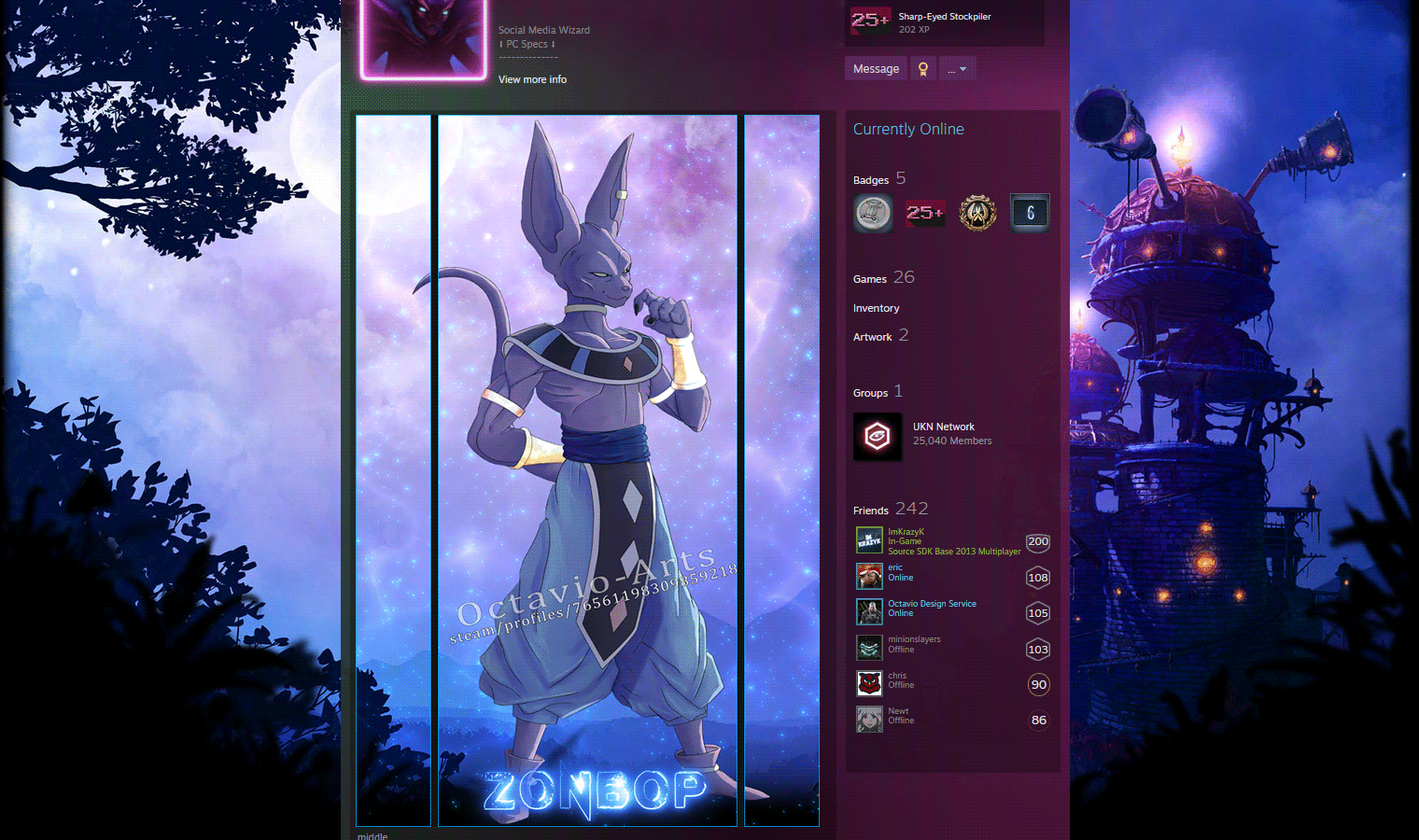The image size is (1419, 840).
Task: Click the golden laurel game badge
Action: pyautogui.click(x=977, y=213)
